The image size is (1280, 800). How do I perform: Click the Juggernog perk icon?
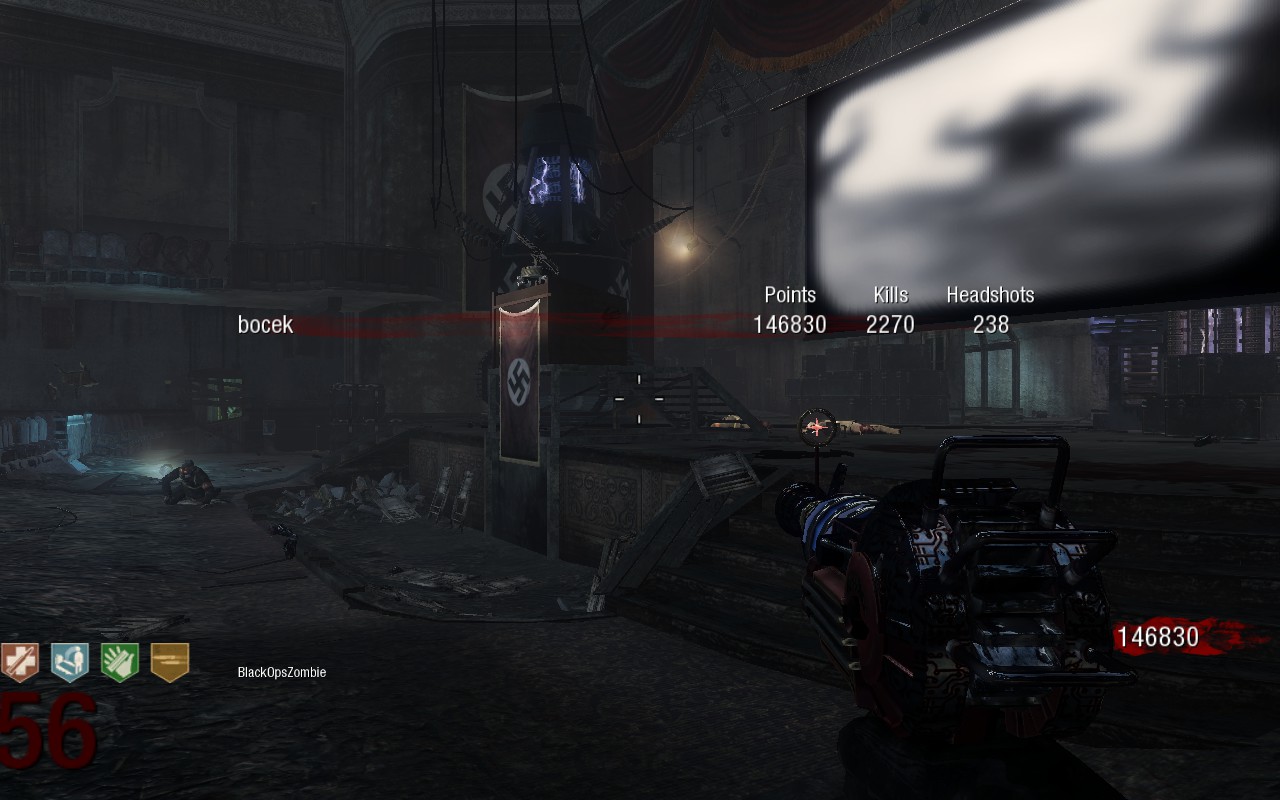[x=20, y=662]
